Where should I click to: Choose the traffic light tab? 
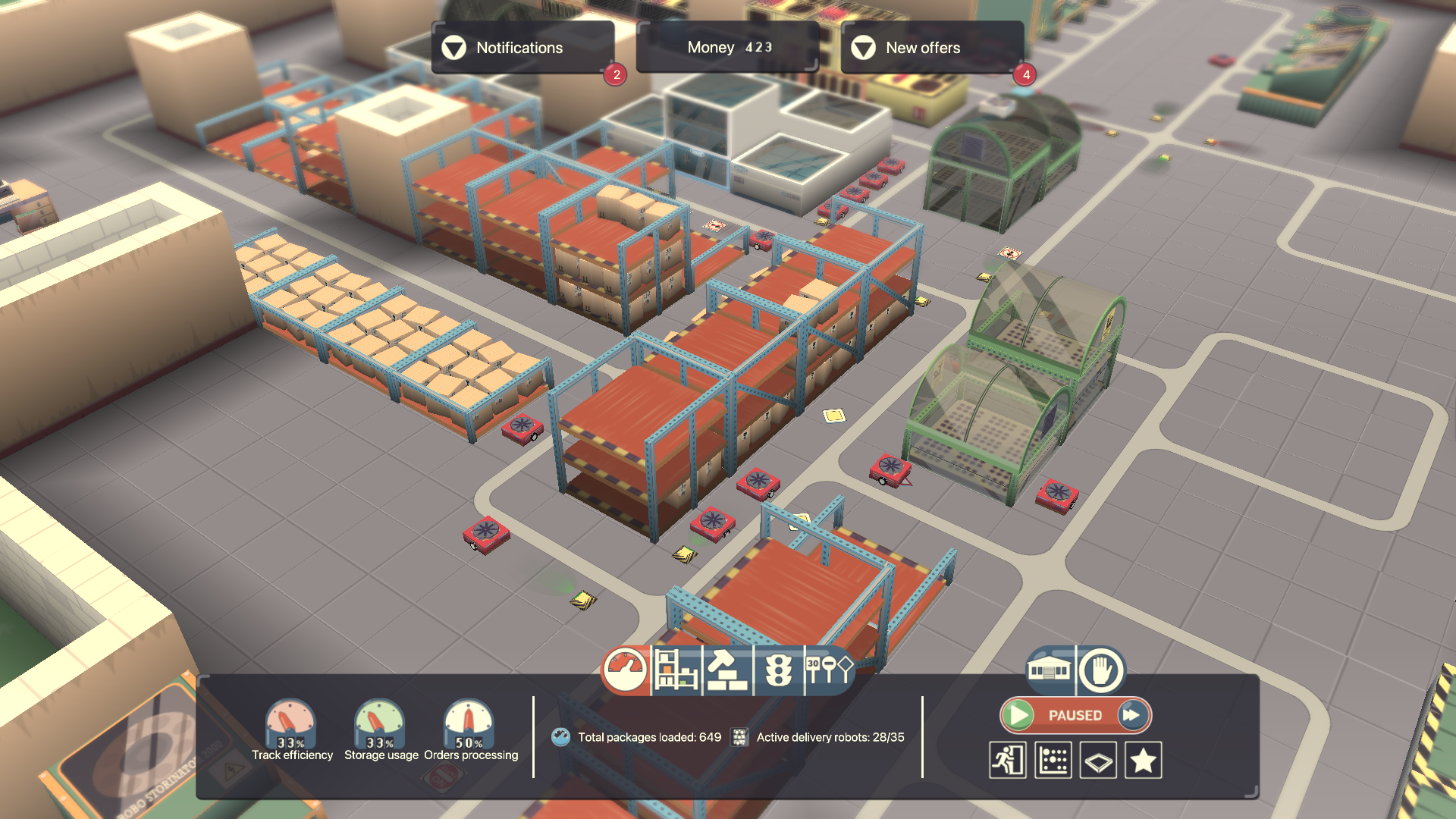[778, 670]
